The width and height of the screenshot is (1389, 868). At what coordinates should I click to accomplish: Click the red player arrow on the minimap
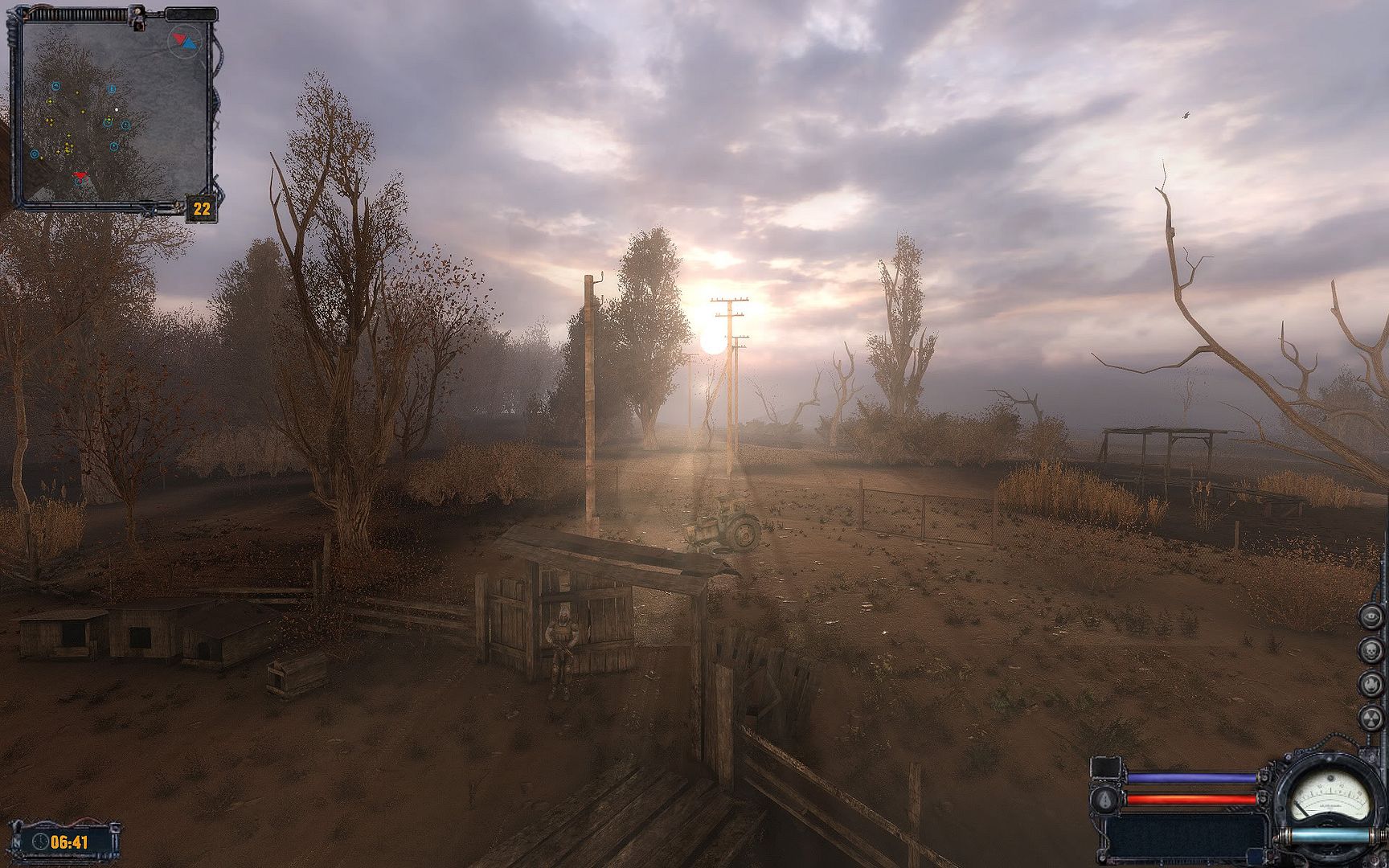pyautogui.click(x=80, y=175)
